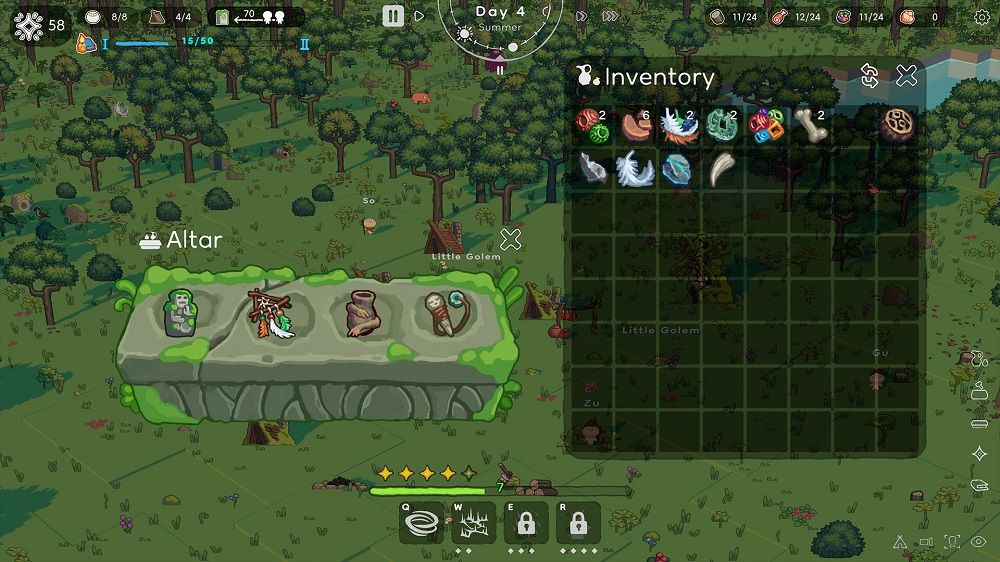The width and height of the screenshot is (1000, 562).
Task: Open the settings gear menu
Action: pos(981,16)
